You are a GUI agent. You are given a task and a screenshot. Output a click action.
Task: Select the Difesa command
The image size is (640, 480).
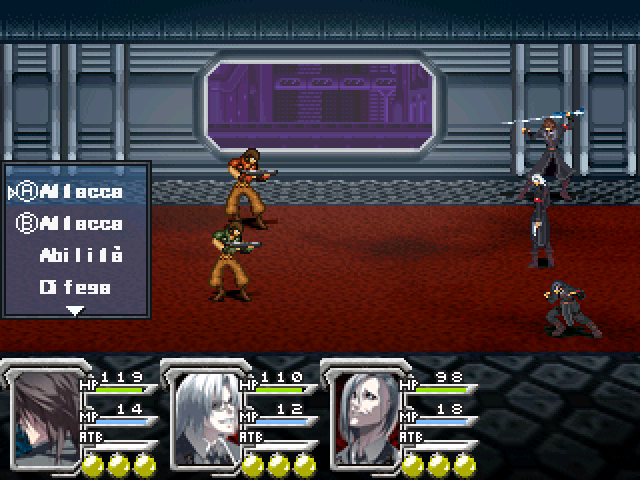pos(75,287)
